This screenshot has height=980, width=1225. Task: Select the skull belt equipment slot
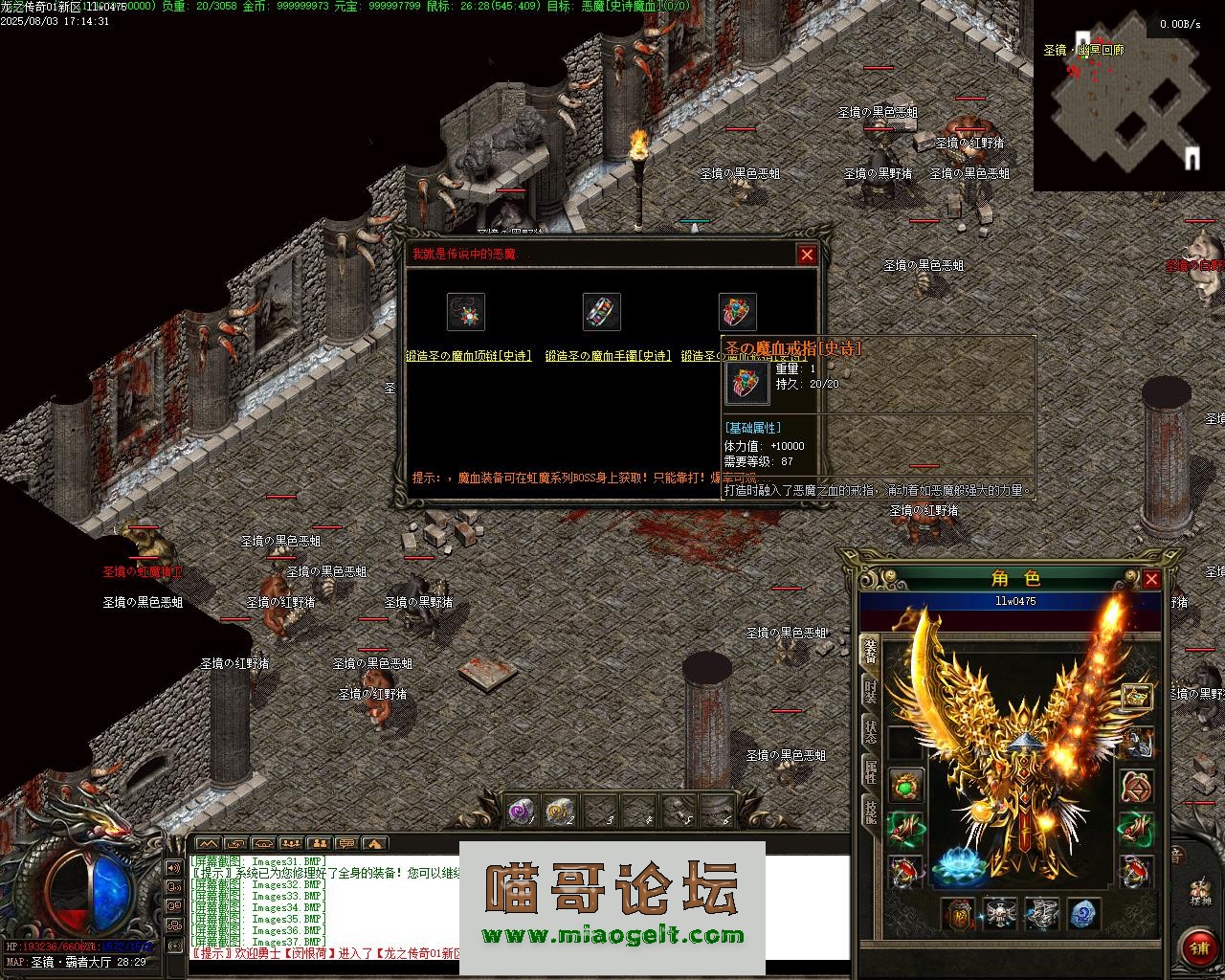(x=1000, y=914)
